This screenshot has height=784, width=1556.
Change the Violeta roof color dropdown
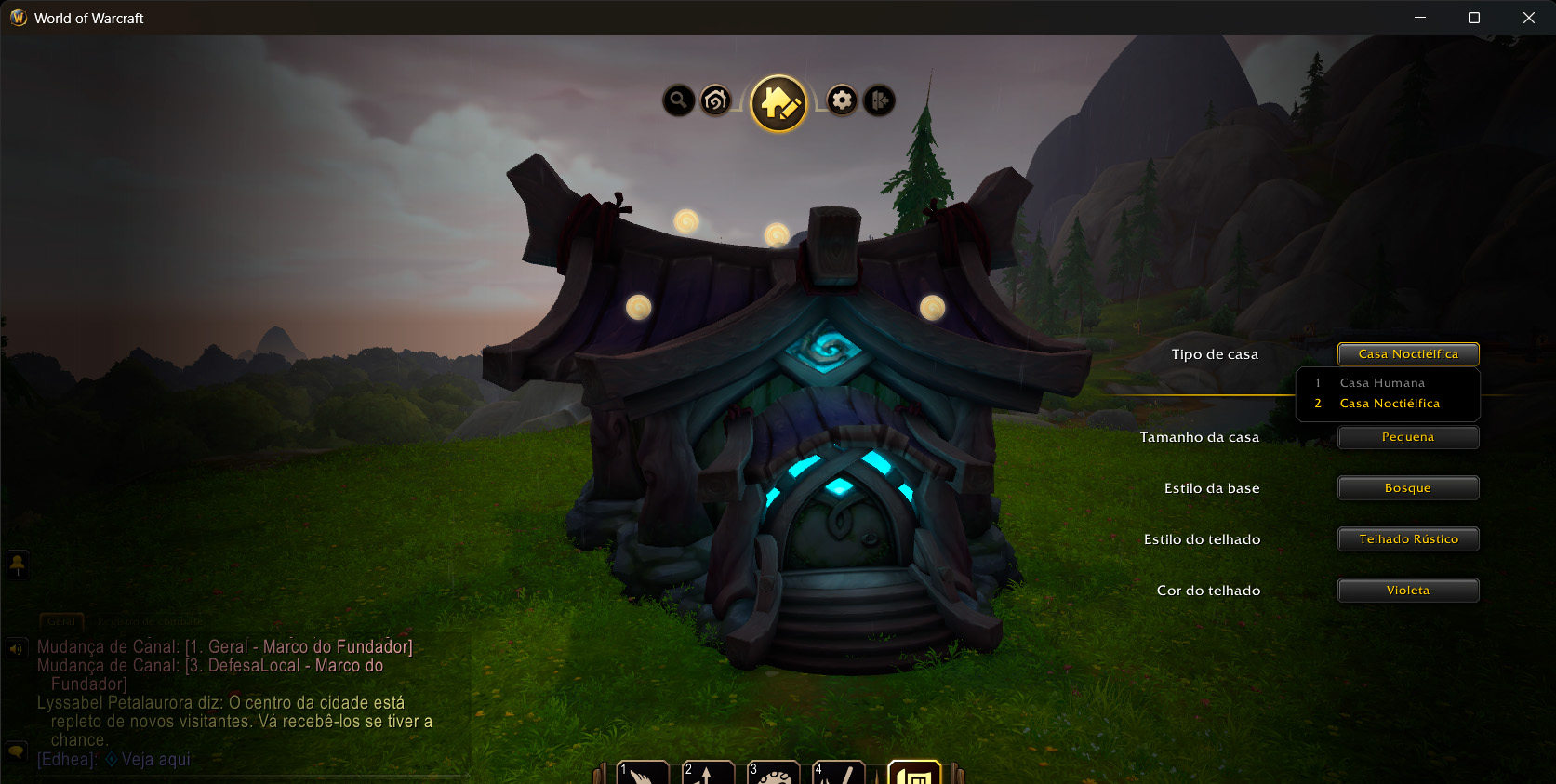(1408, 591)
